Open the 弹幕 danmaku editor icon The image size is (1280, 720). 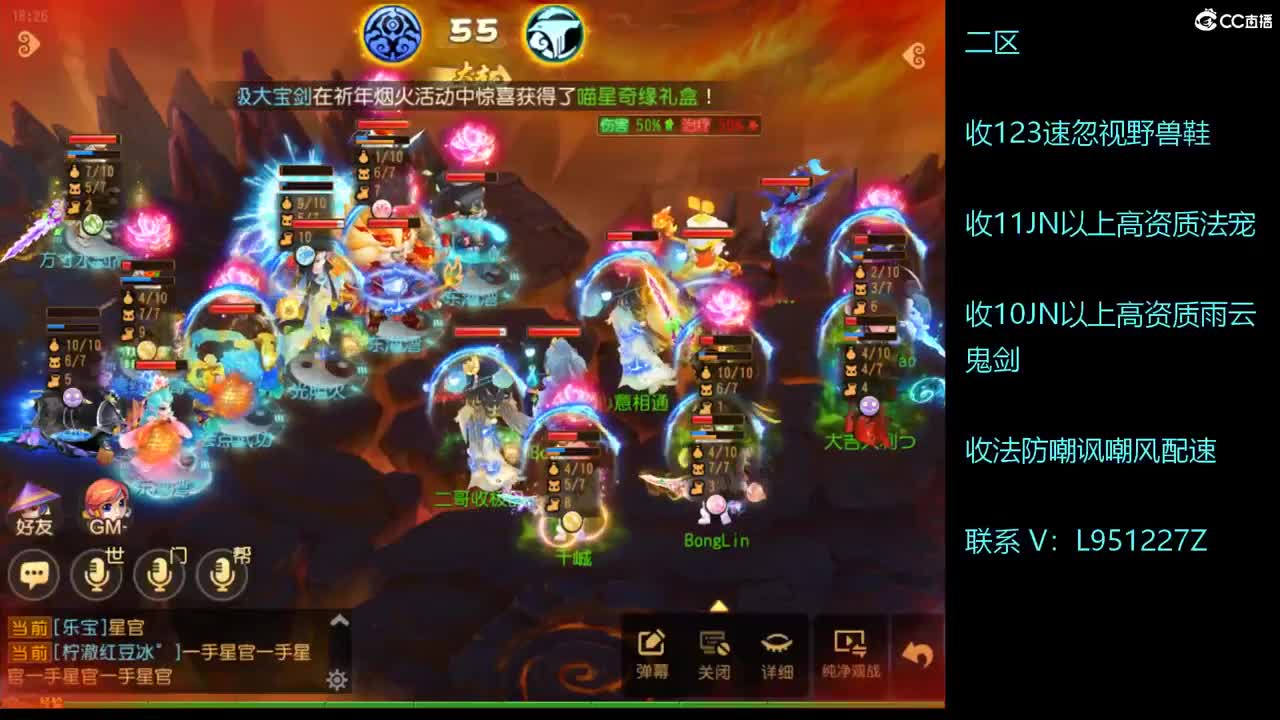click(x=651, y=645)
